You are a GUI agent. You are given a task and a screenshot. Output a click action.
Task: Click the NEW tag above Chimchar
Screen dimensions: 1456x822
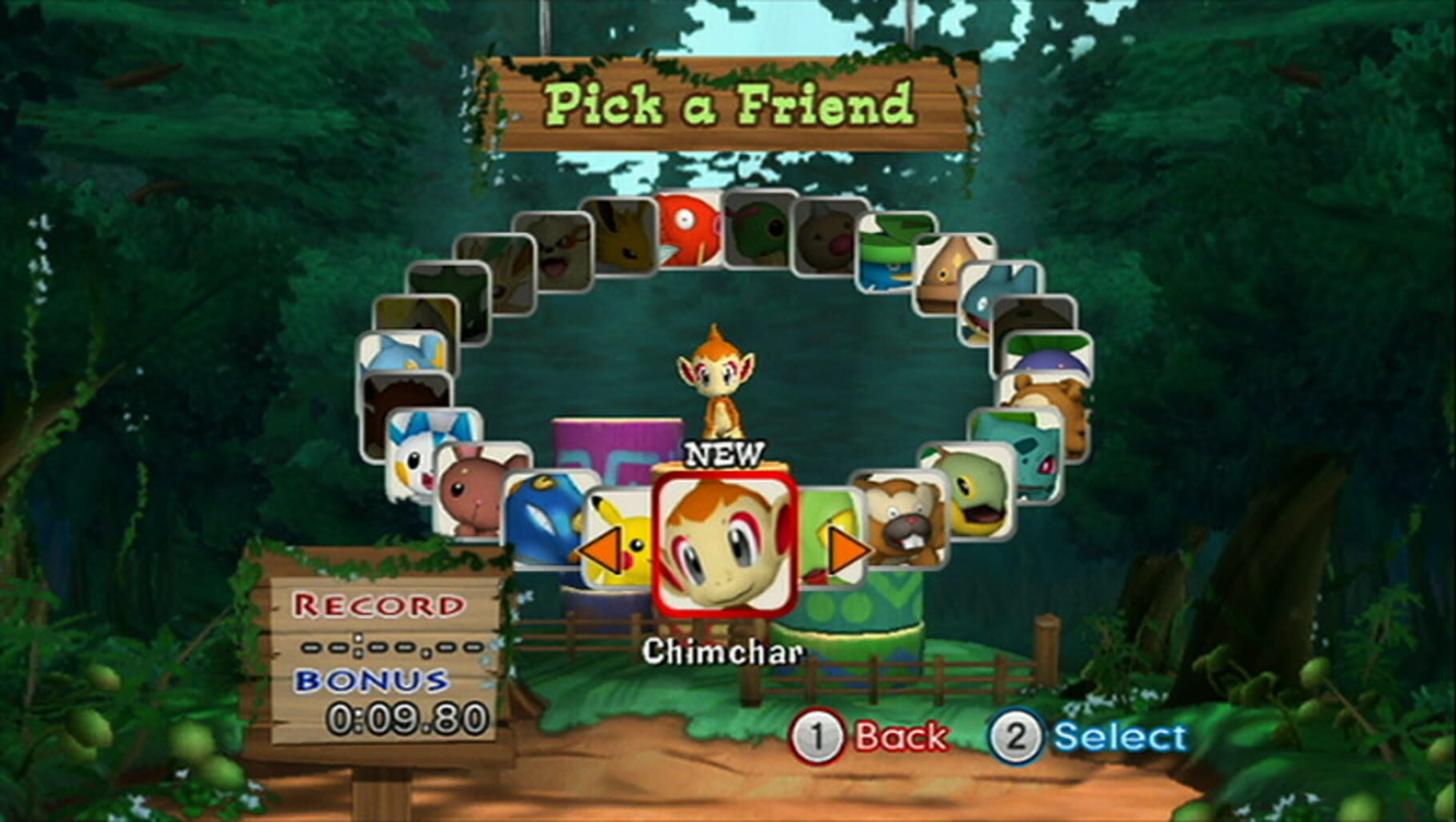724,457
